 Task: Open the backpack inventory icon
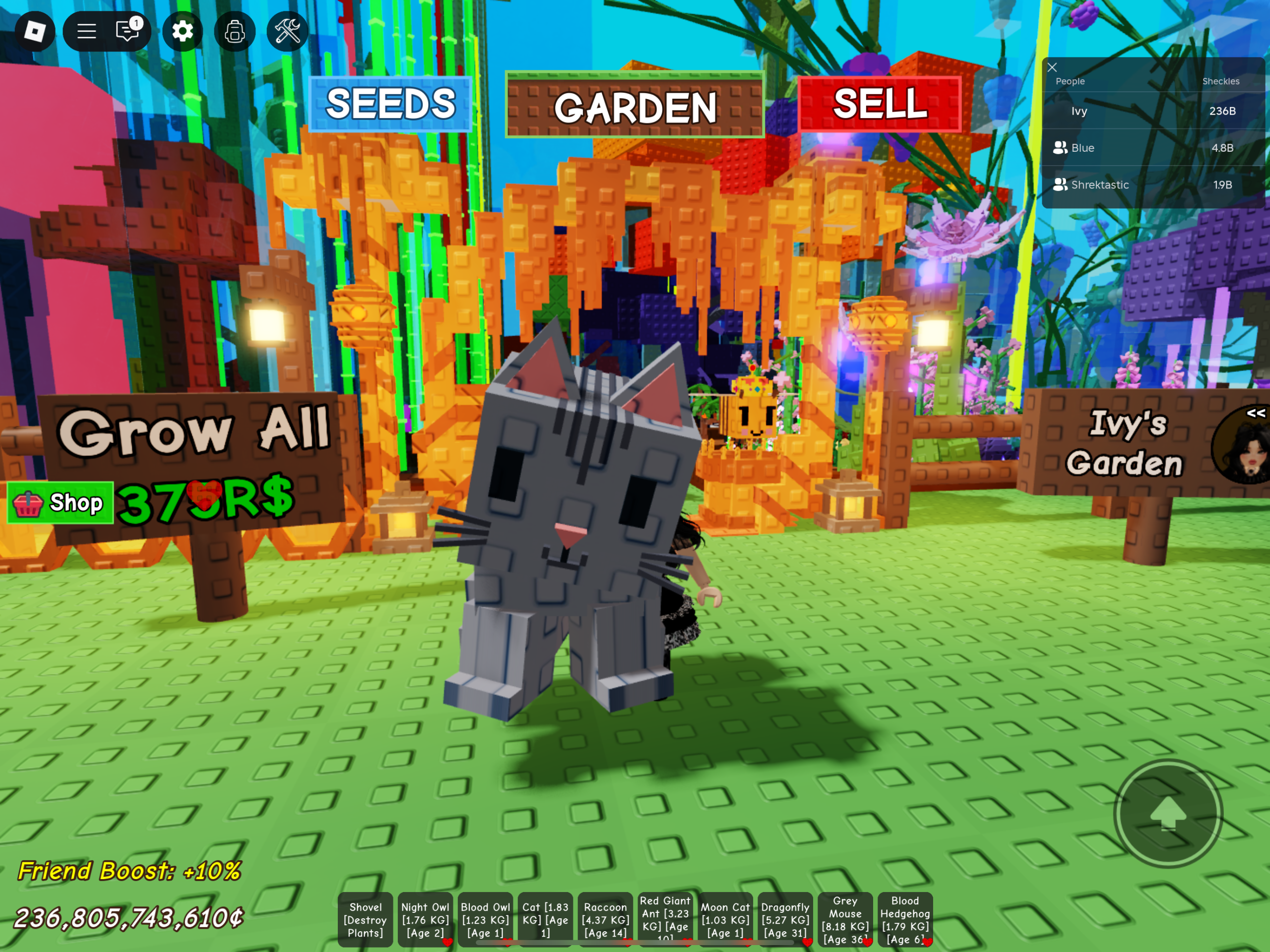point(235,32)
